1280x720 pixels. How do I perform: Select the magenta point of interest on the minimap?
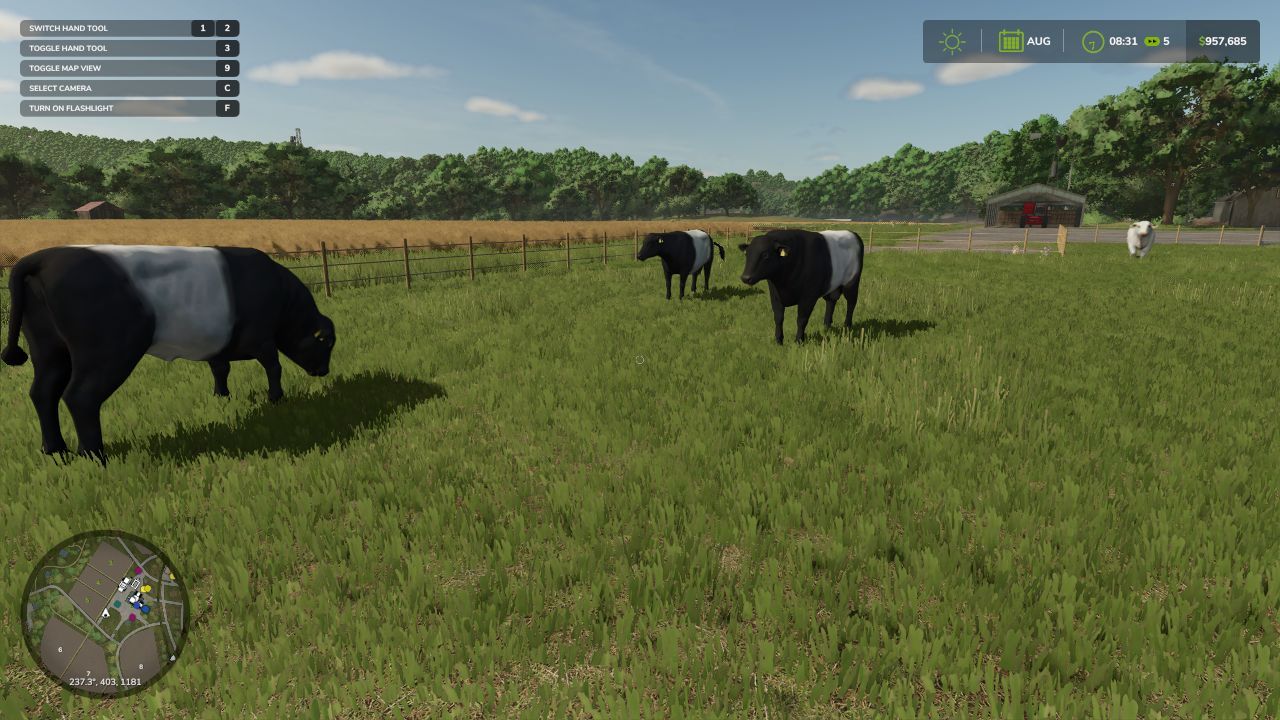point(138,571)
